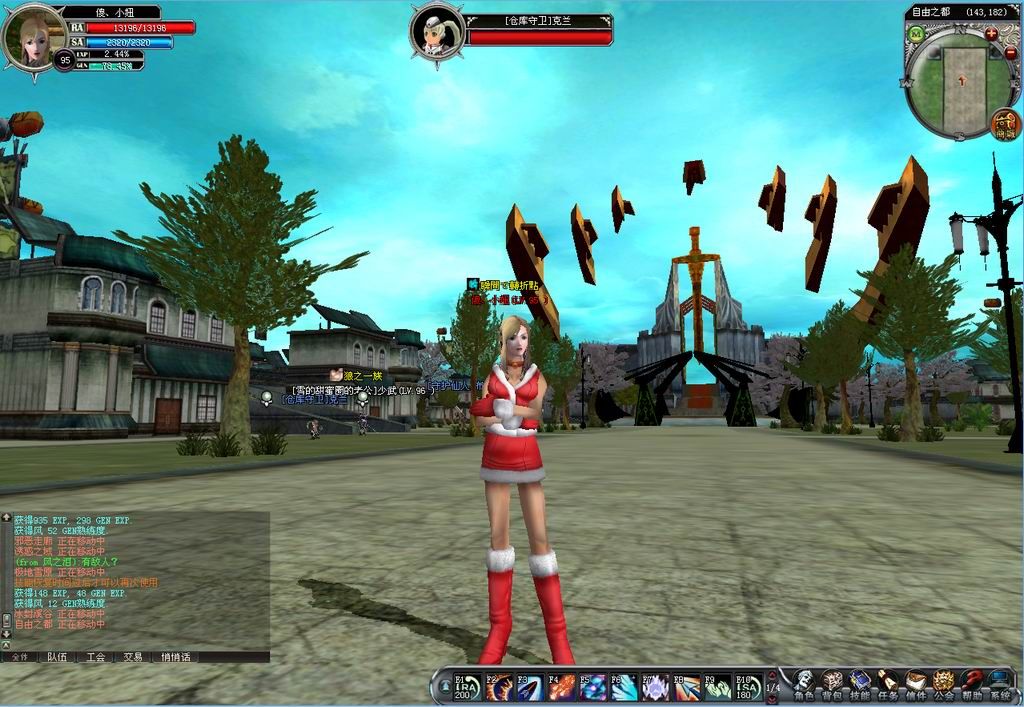
Task: Open the 背包 backpack inventory
Action: click(832, 684)
